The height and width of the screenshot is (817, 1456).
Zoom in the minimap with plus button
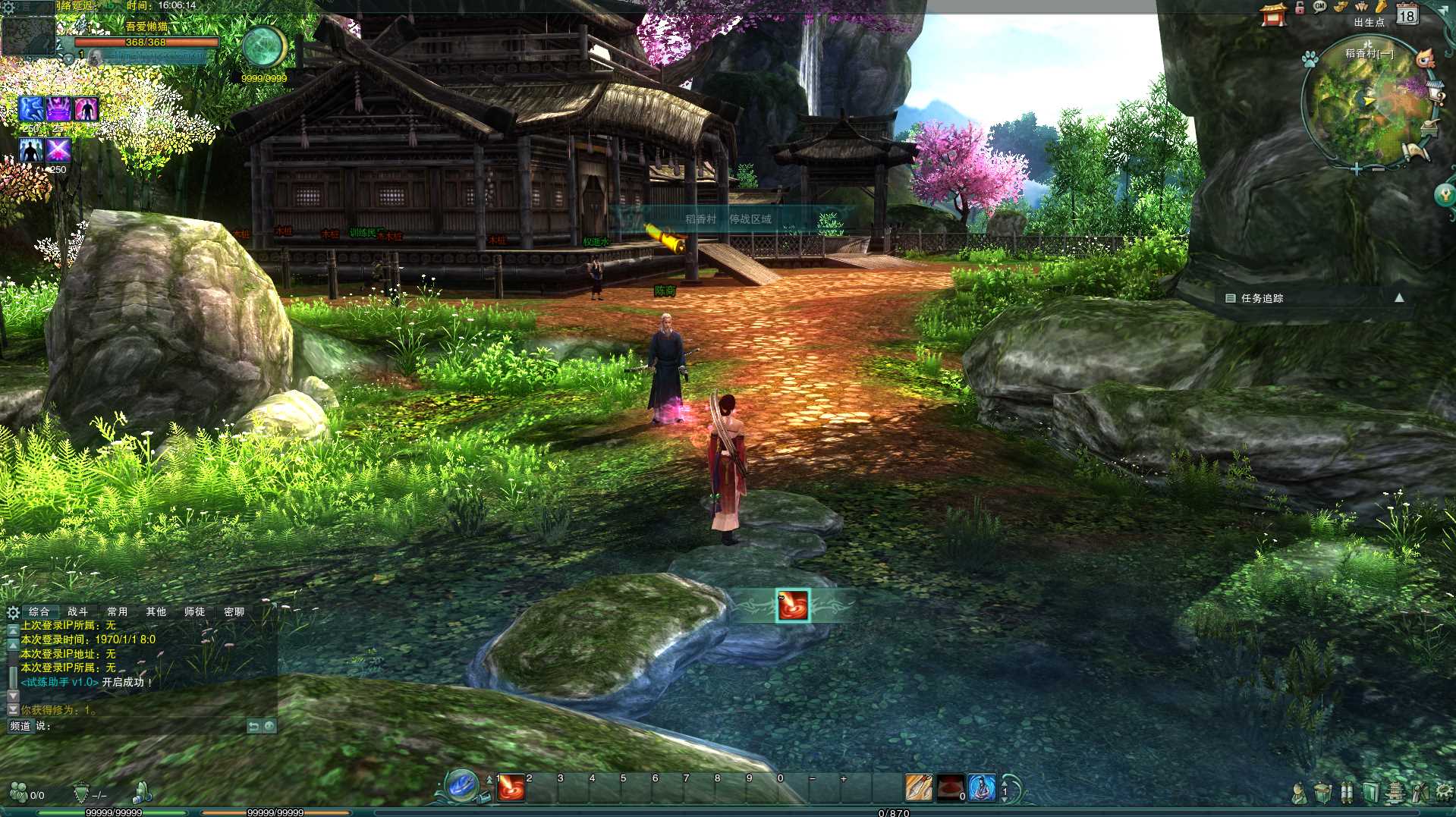(1356, 169)
